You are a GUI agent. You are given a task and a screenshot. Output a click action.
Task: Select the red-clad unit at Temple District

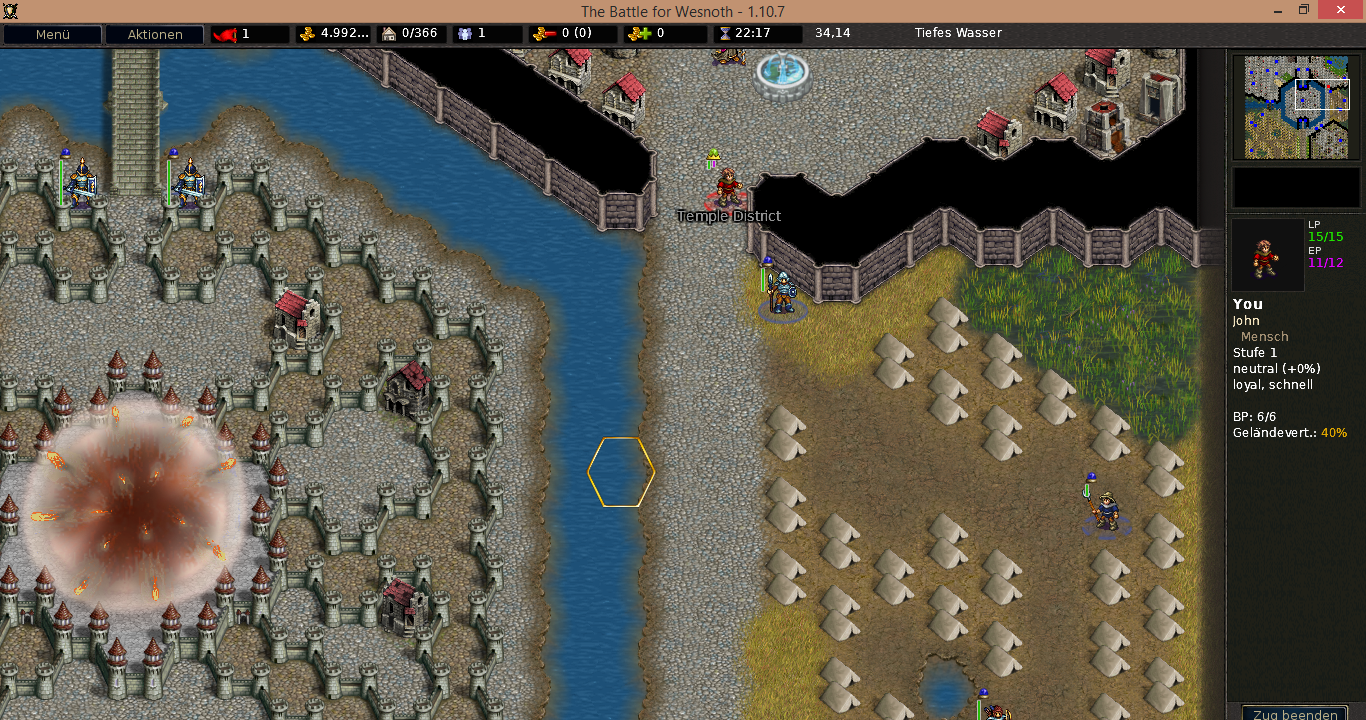tap(728, 187)
